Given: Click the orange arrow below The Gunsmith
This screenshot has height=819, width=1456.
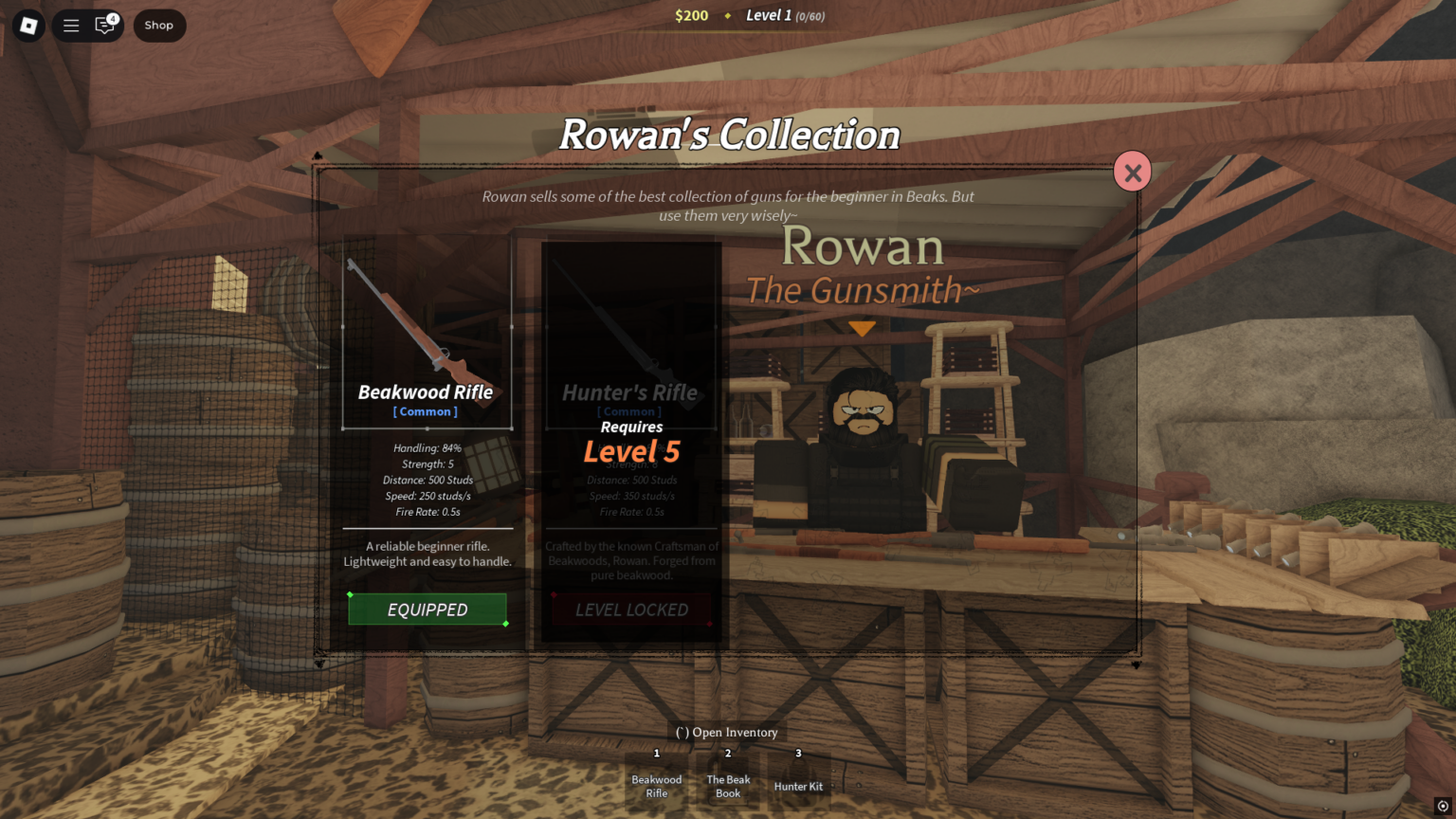Looking at the screenshot, I should click(x=861, y=328).
